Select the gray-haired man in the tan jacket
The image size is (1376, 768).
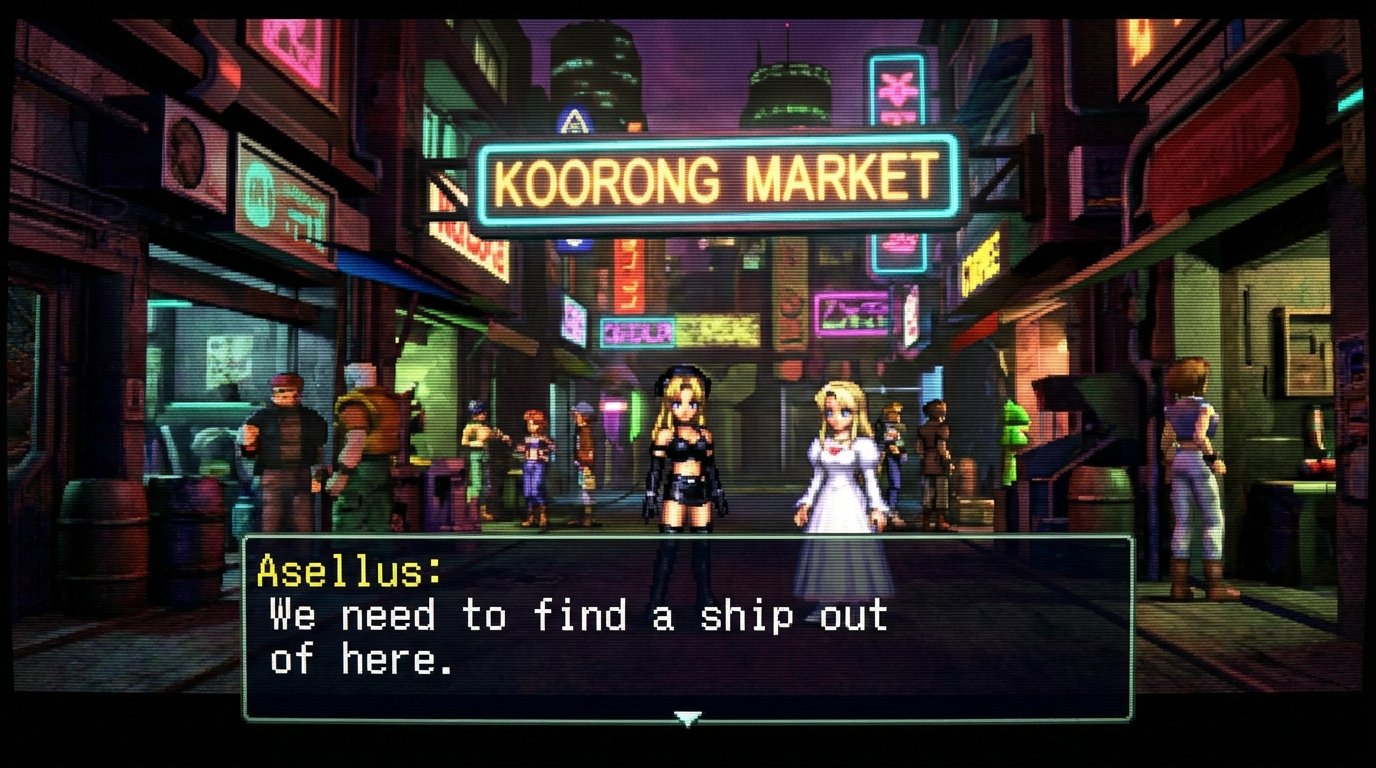[366, 440]
